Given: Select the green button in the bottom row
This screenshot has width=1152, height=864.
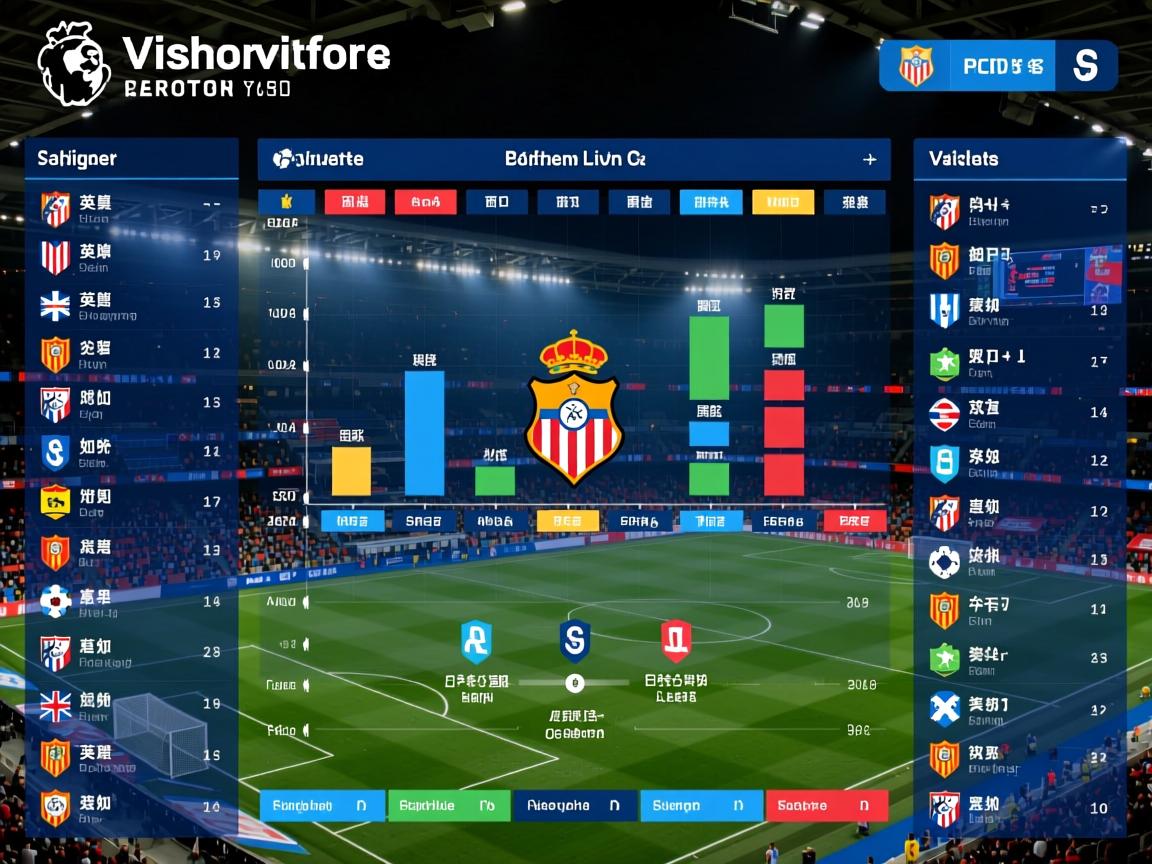Looking at the screenshot, I should pos(447,805).
